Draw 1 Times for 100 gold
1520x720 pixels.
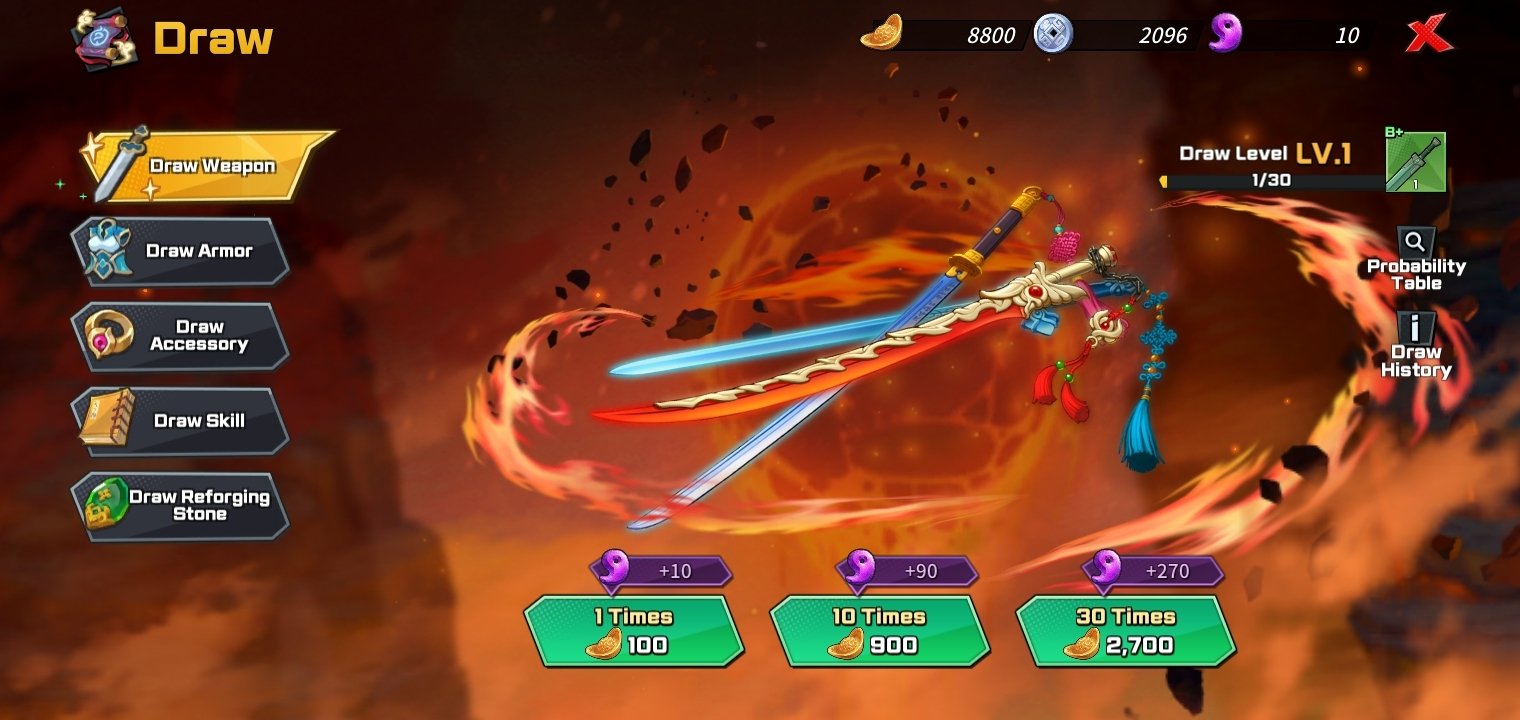point(633,631)
